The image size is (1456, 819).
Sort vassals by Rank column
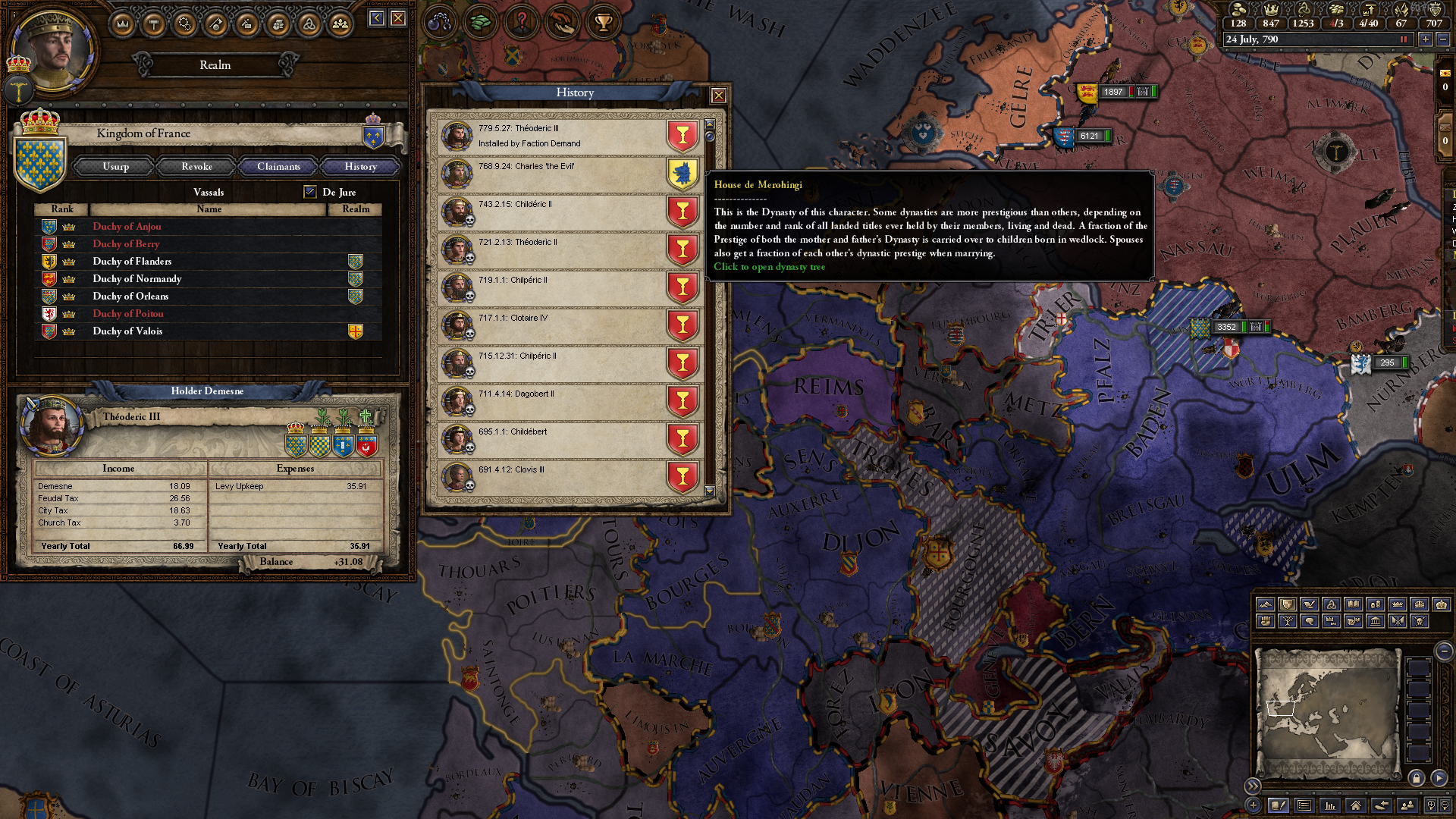coord(62,209)
